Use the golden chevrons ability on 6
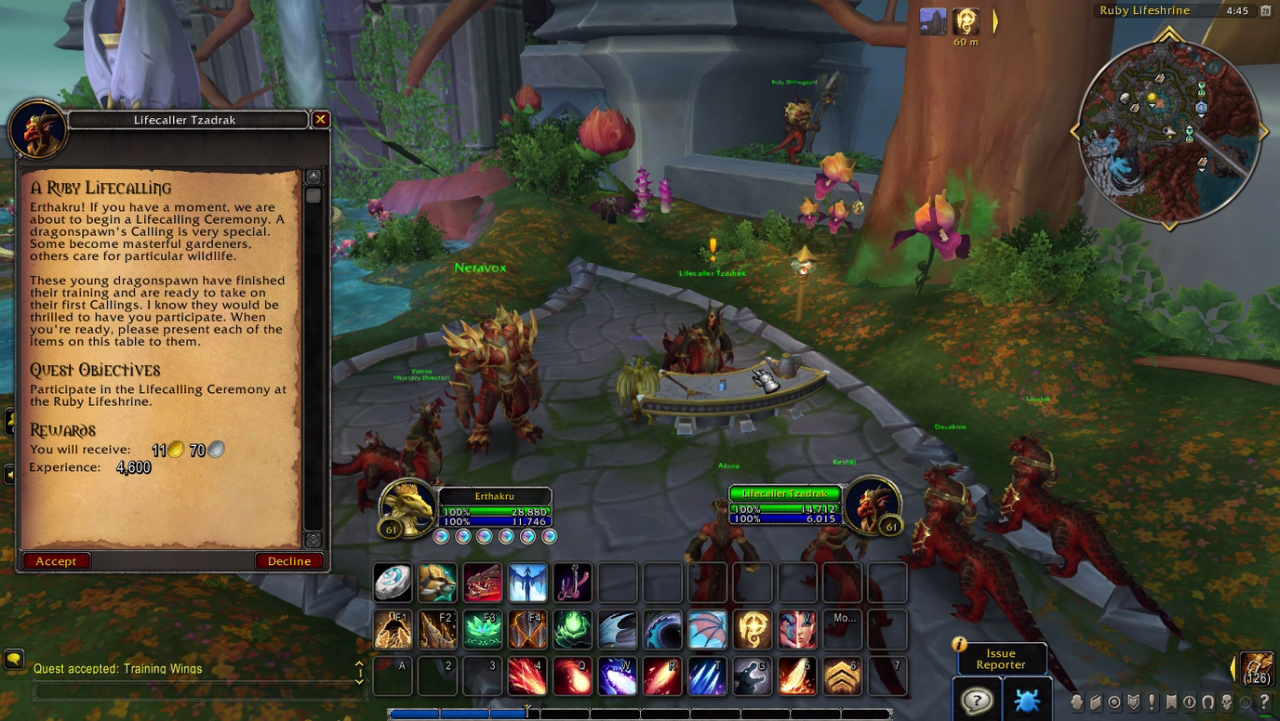This screenshot has width=1280, height=721. click(842, 677)
